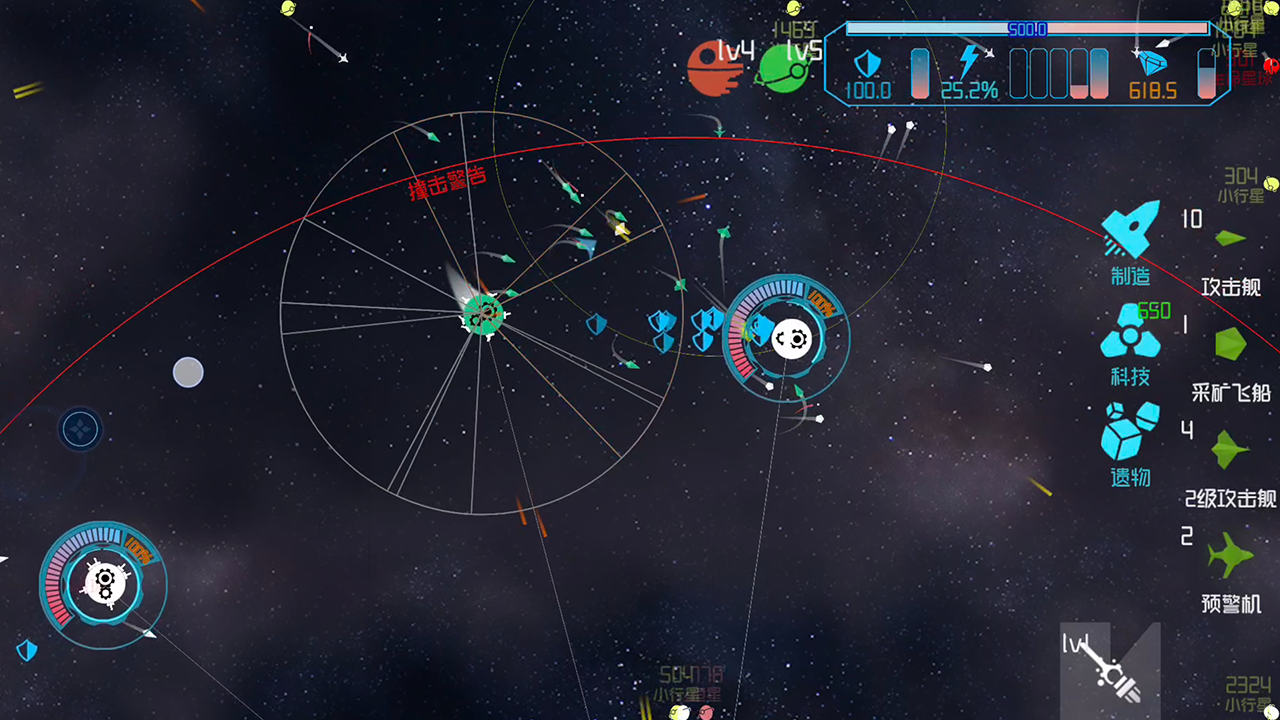Select the red lv4 planet indicator
This screenshot has height=720, width=1280.
712,68
